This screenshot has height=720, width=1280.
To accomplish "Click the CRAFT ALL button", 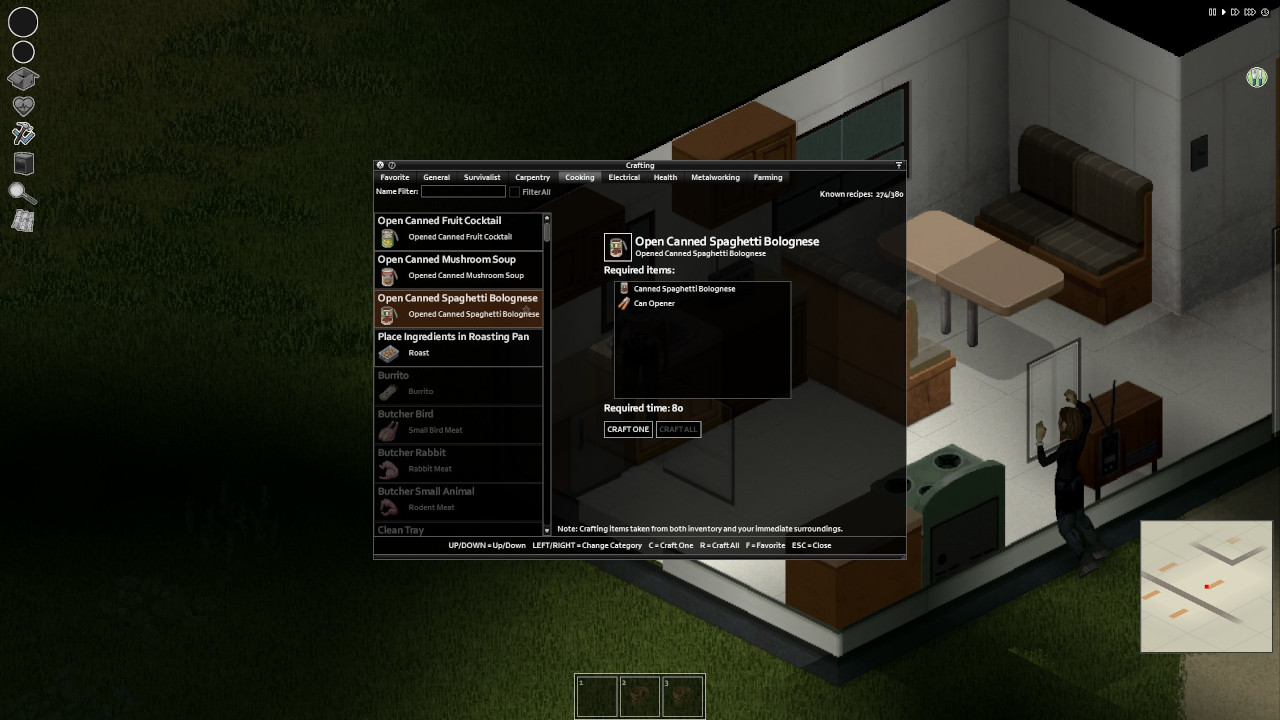I will pyautogui.click(x=678, y=429).
